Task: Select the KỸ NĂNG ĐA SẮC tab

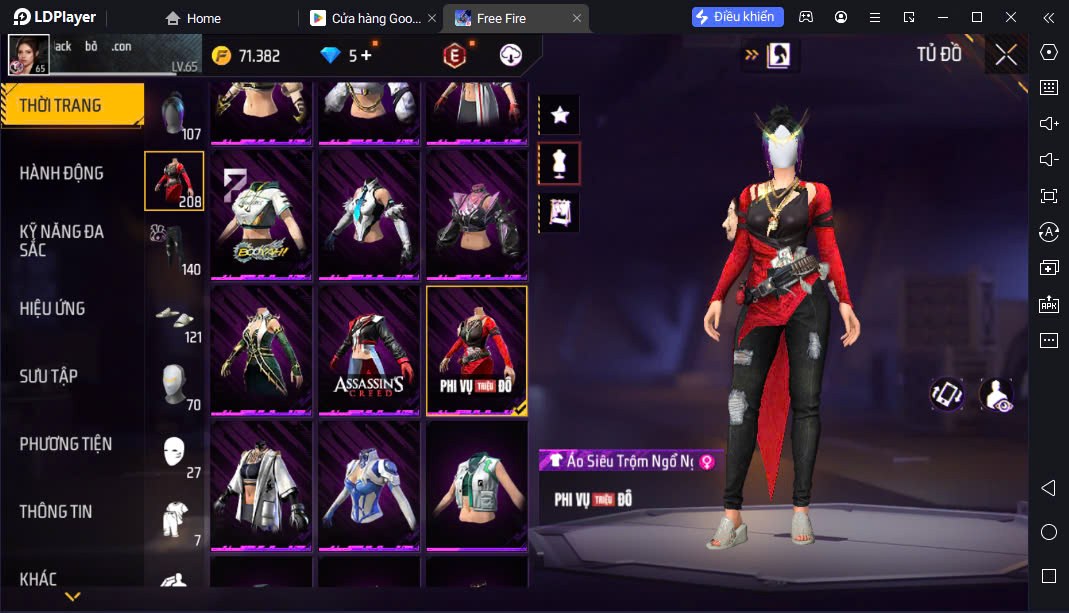Action: [x=62, y=240]
